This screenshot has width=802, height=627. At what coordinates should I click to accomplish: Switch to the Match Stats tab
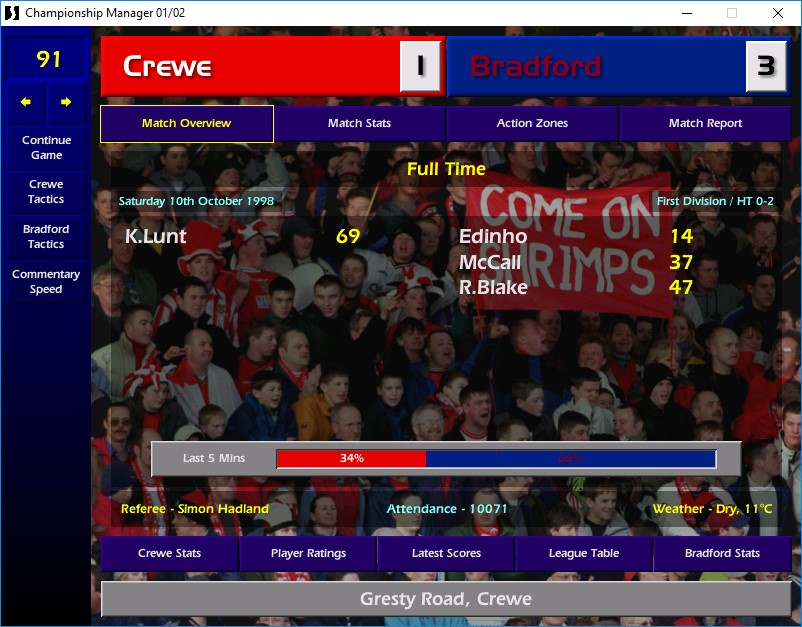coord(359,124)
